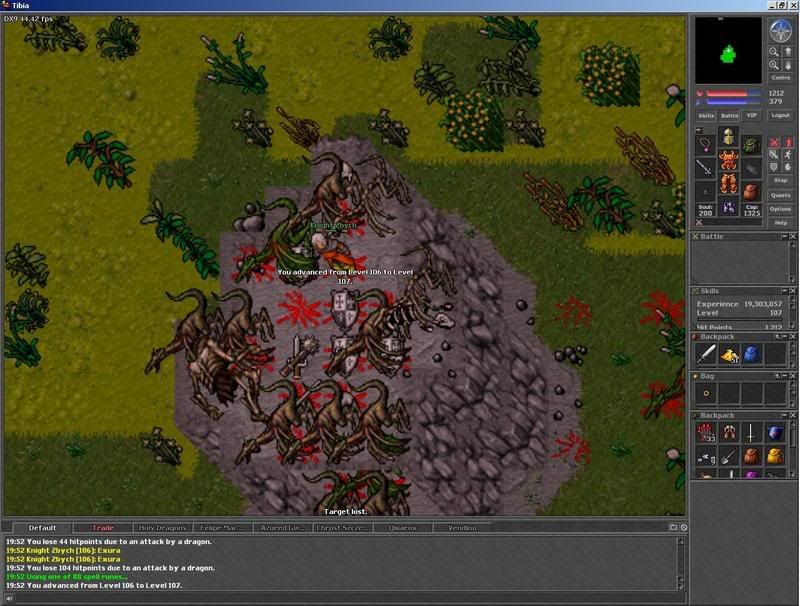Open the Options menu
This screenshot has height=606, width=800.
(781, 209)
